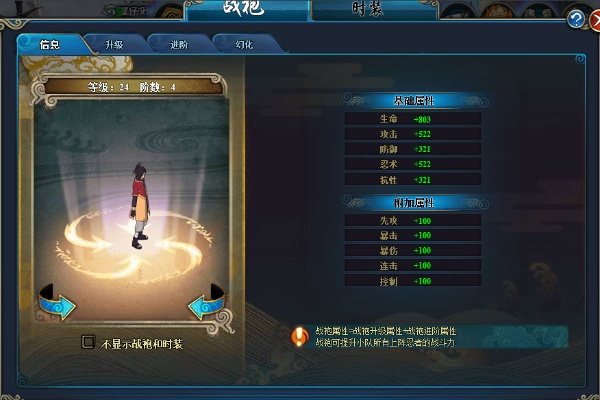Switch to the 升级 sub-tab
The height and width of the screenshot is (400, 600).
tap(112, 44)
